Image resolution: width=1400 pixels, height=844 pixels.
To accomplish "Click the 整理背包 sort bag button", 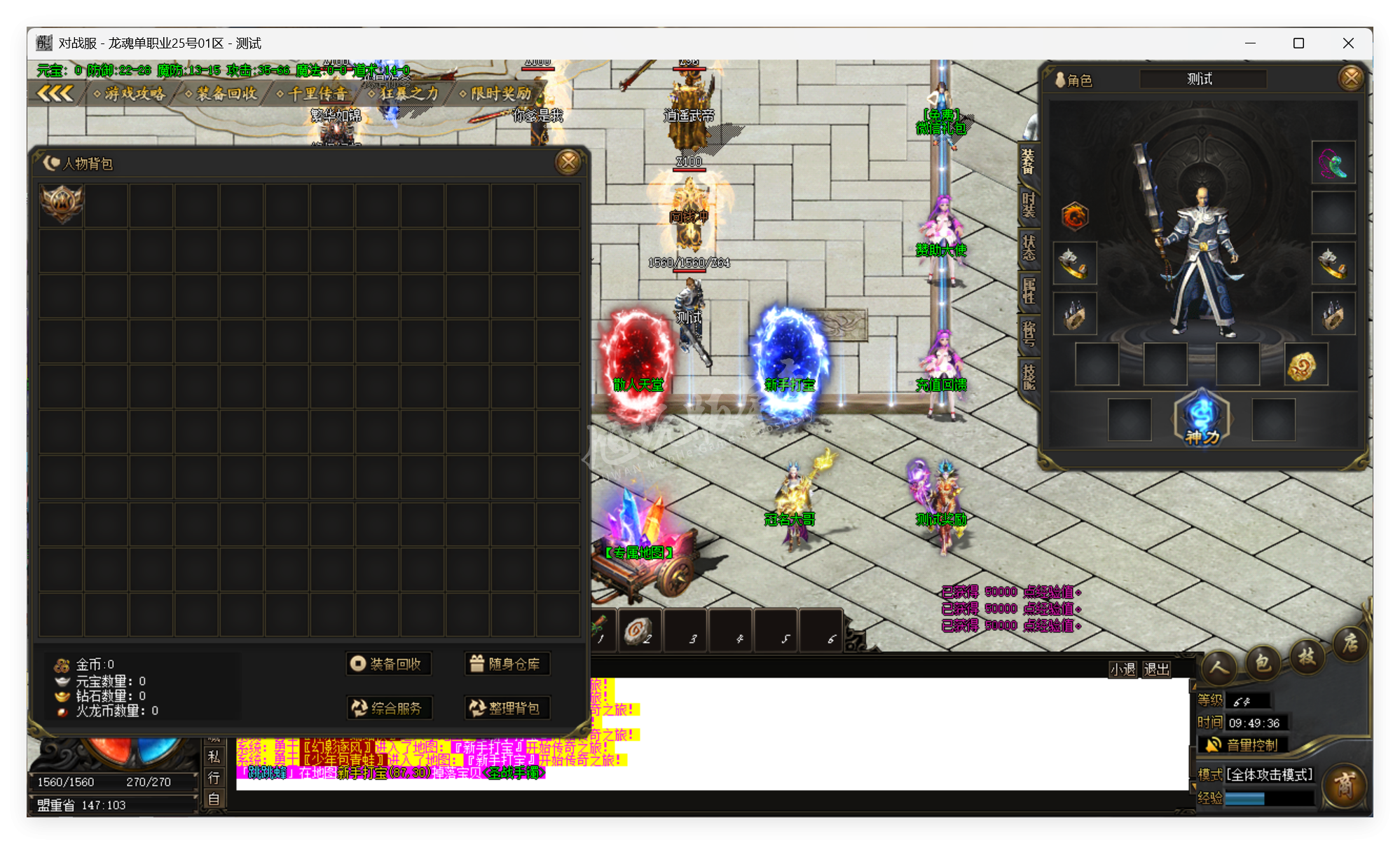I will [507, 709].
